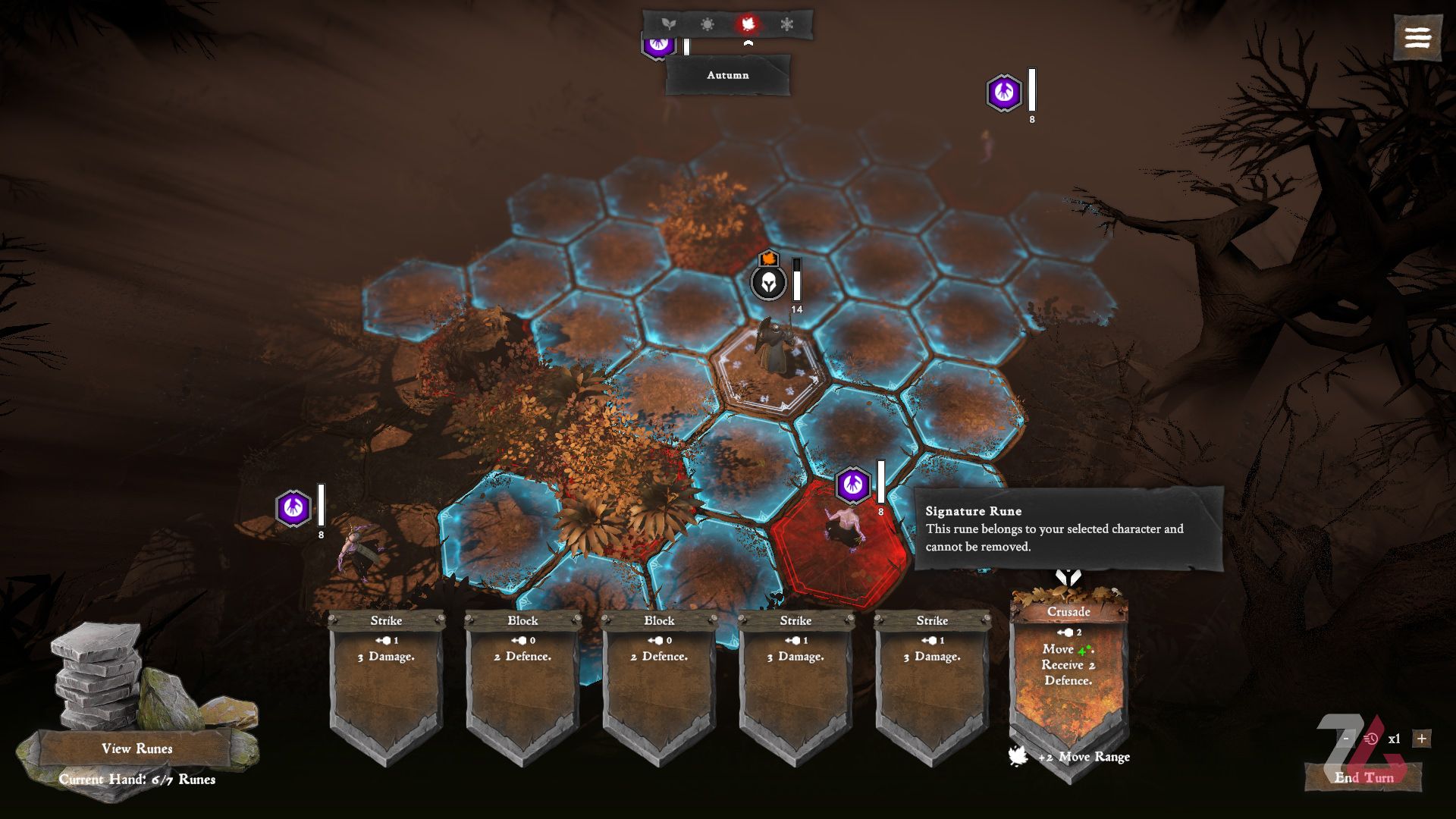Decrease game speed with minus button

(x=1346, y=739)
